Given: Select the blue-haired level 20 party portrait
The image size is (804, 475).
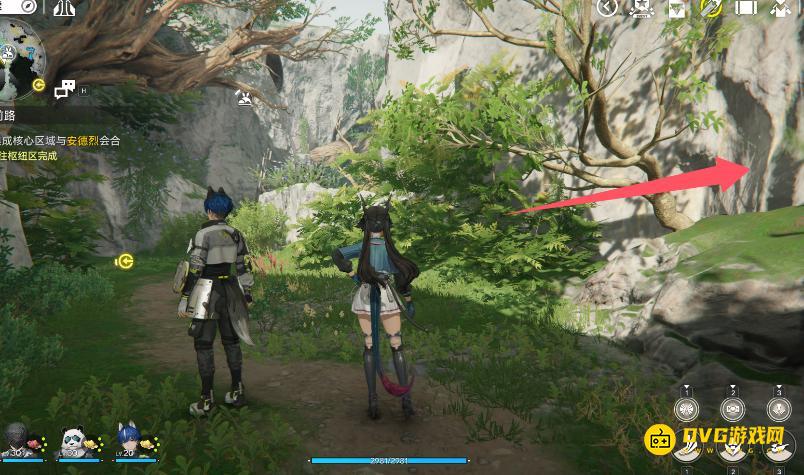Looking at the screenshot, I should 128,440.
